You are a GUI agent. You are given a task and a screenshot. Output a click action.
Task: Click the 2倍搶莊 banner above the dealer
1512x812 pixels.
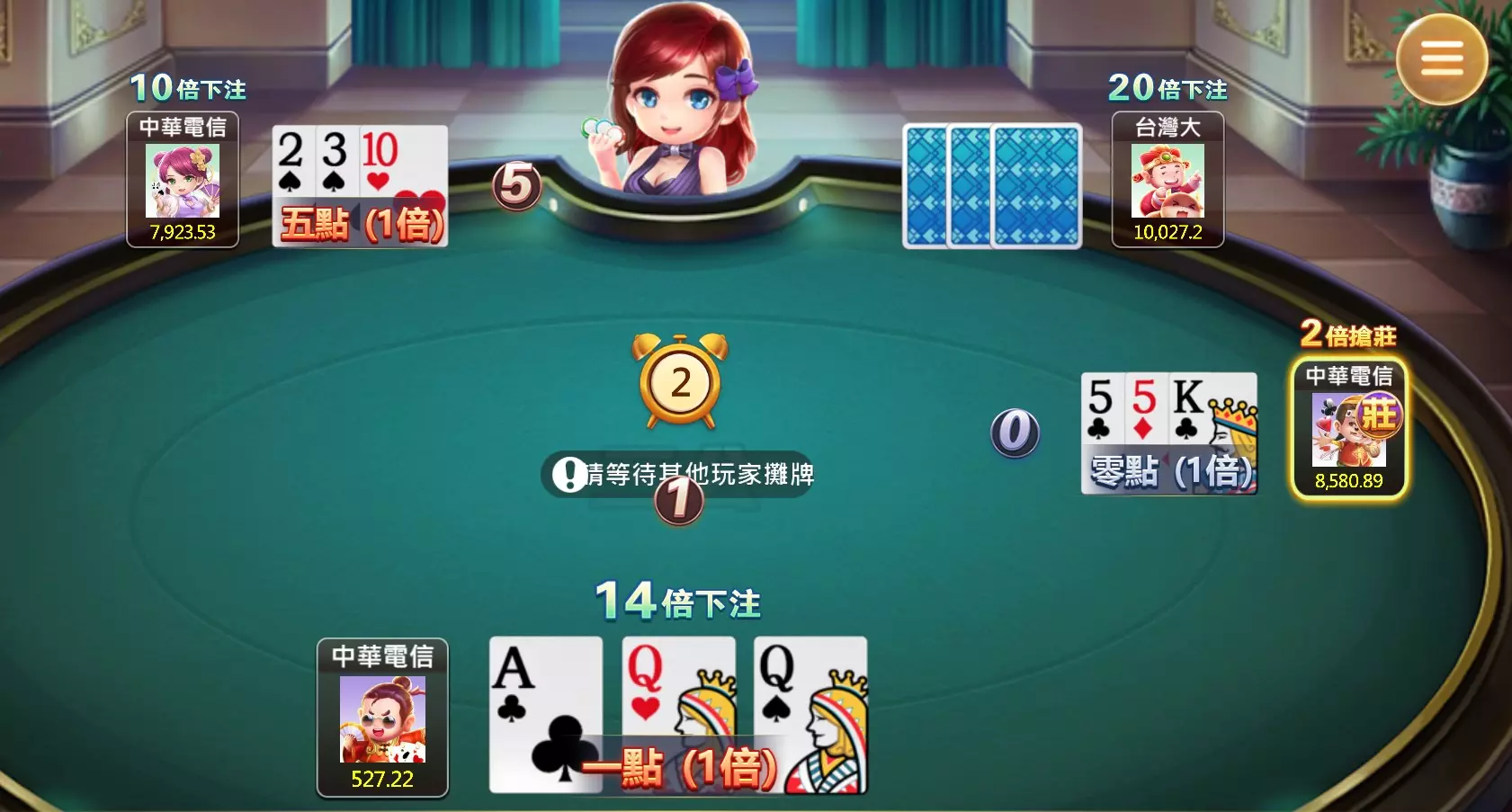(x=1349, y=335)
